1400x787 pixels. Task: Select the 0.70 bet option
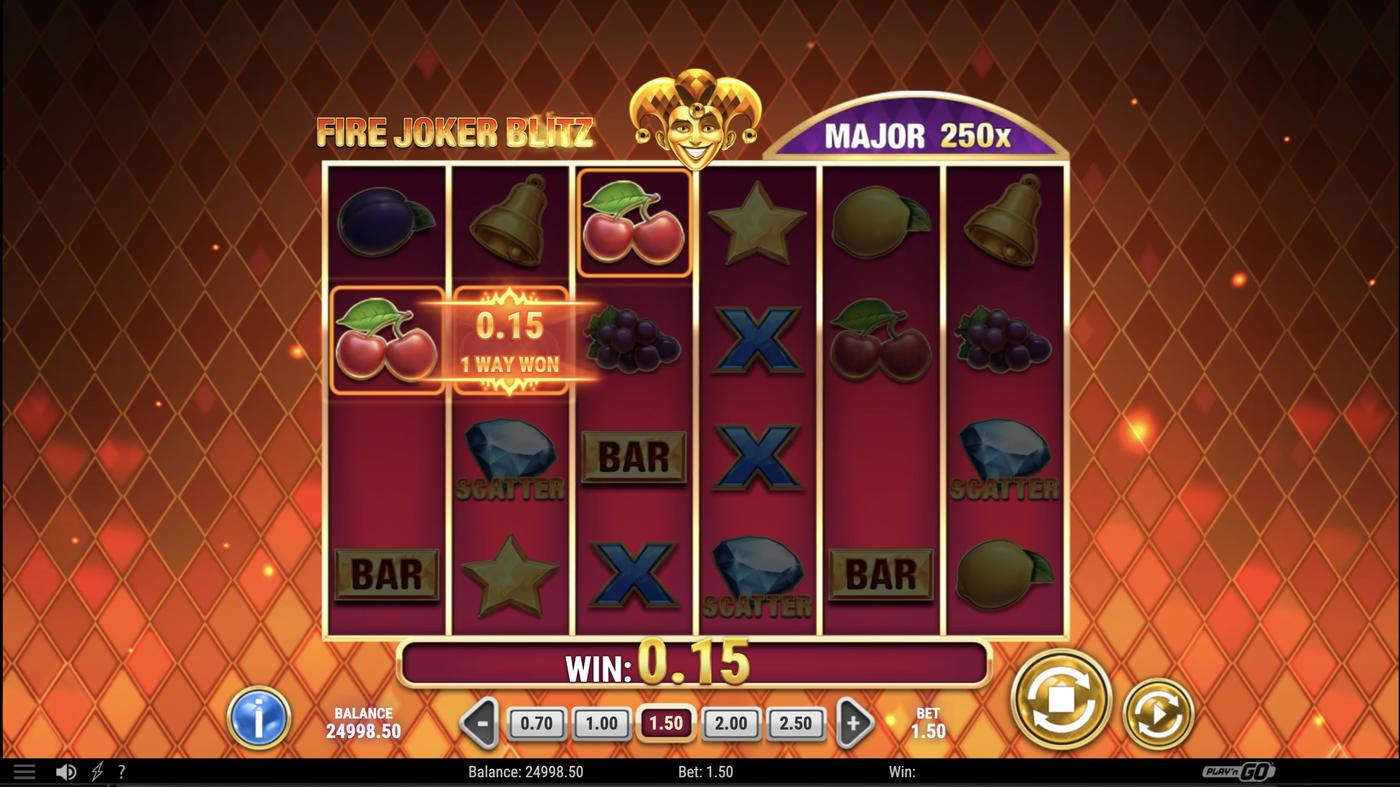coord(537,722)
